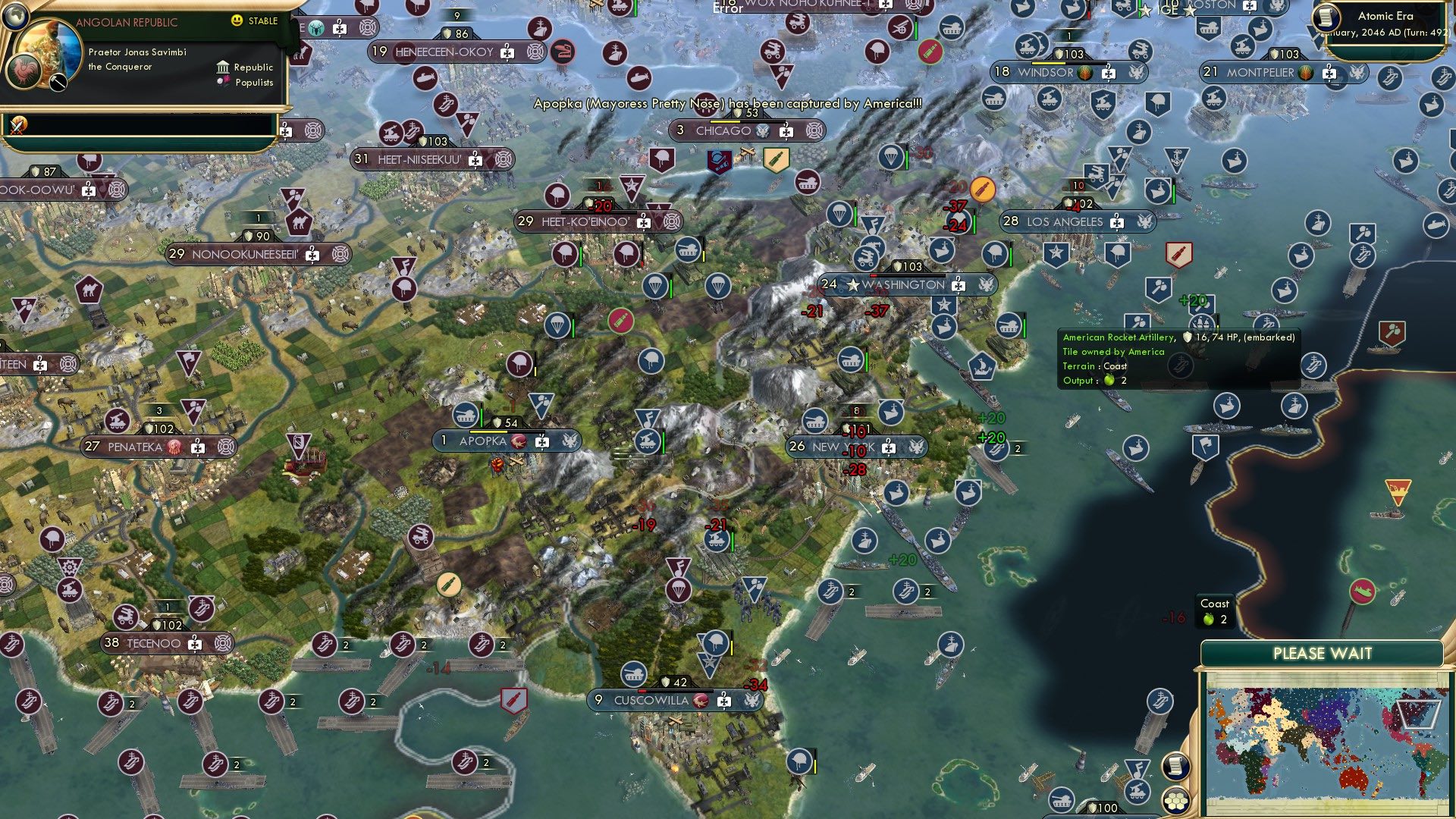Toggle strategic view with the globe button
This screenshot has width=1456, height=819.
(x=15, y=17)
